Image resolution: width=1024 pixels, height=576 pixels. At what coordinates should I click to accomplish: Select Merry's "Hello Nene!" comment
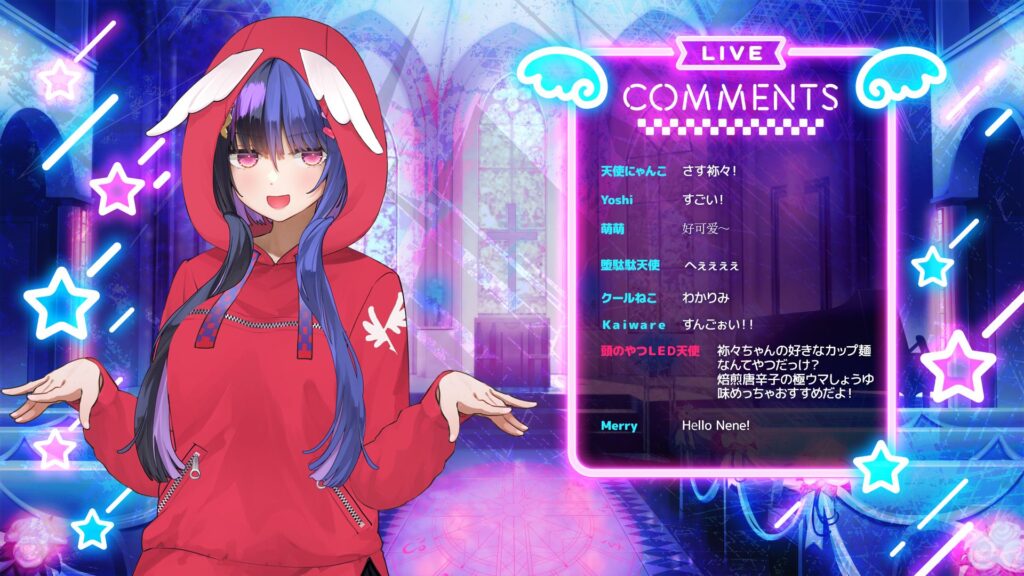[716, 426]
